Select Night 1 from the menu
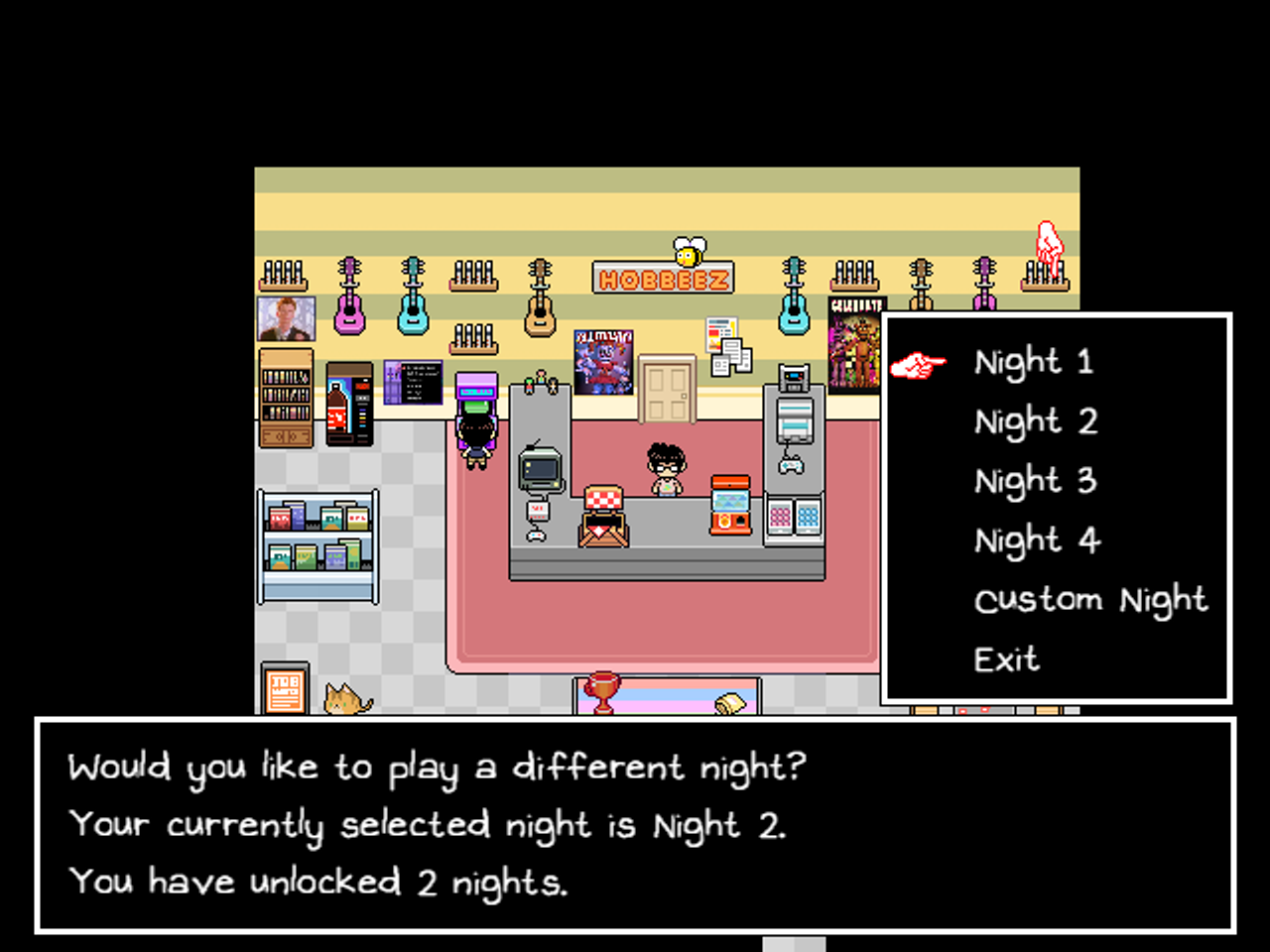 tap(1033, 361)
